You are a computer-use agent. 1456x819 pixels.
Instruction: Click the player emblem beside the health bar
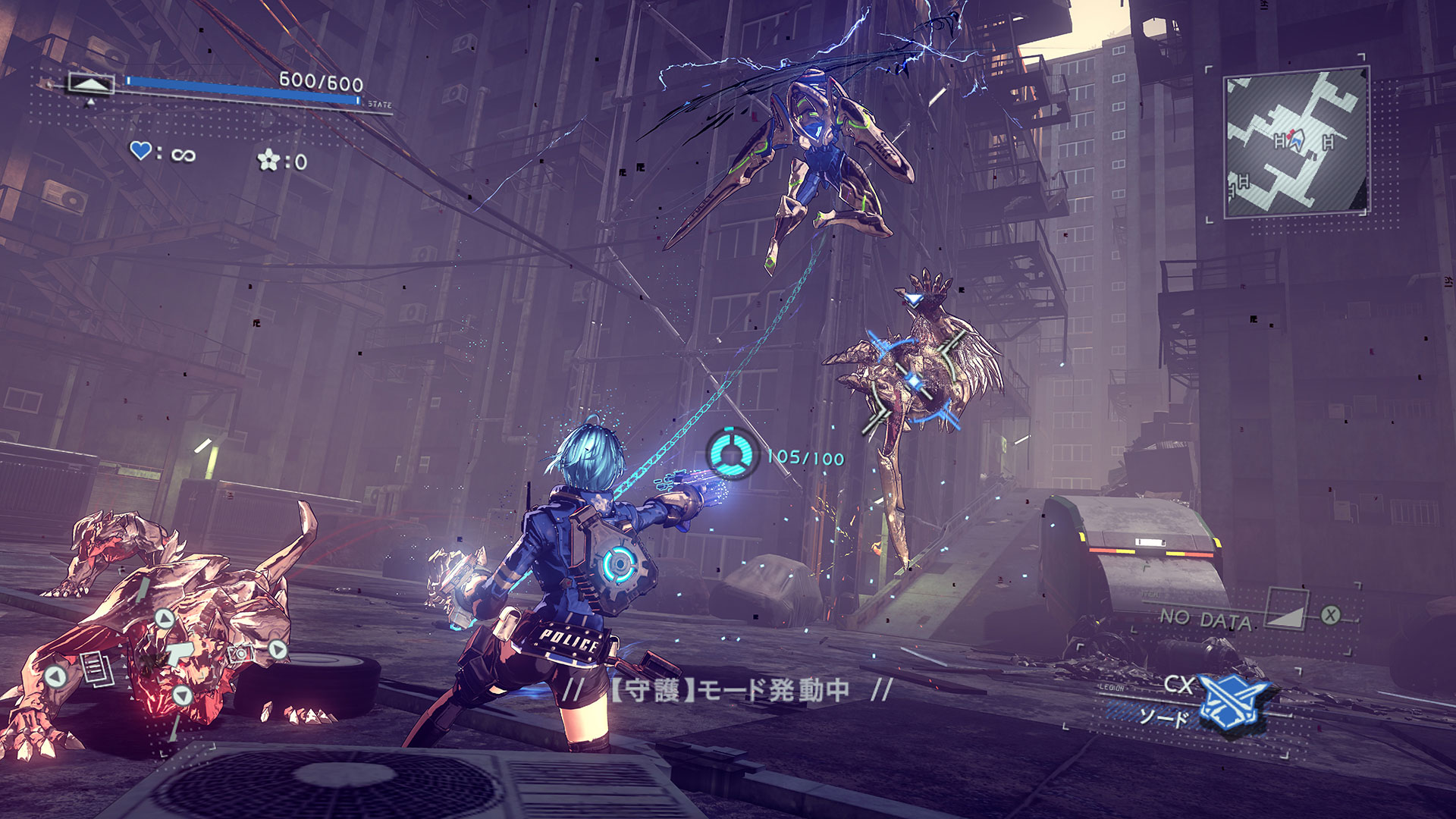click(x=91, y=83)
